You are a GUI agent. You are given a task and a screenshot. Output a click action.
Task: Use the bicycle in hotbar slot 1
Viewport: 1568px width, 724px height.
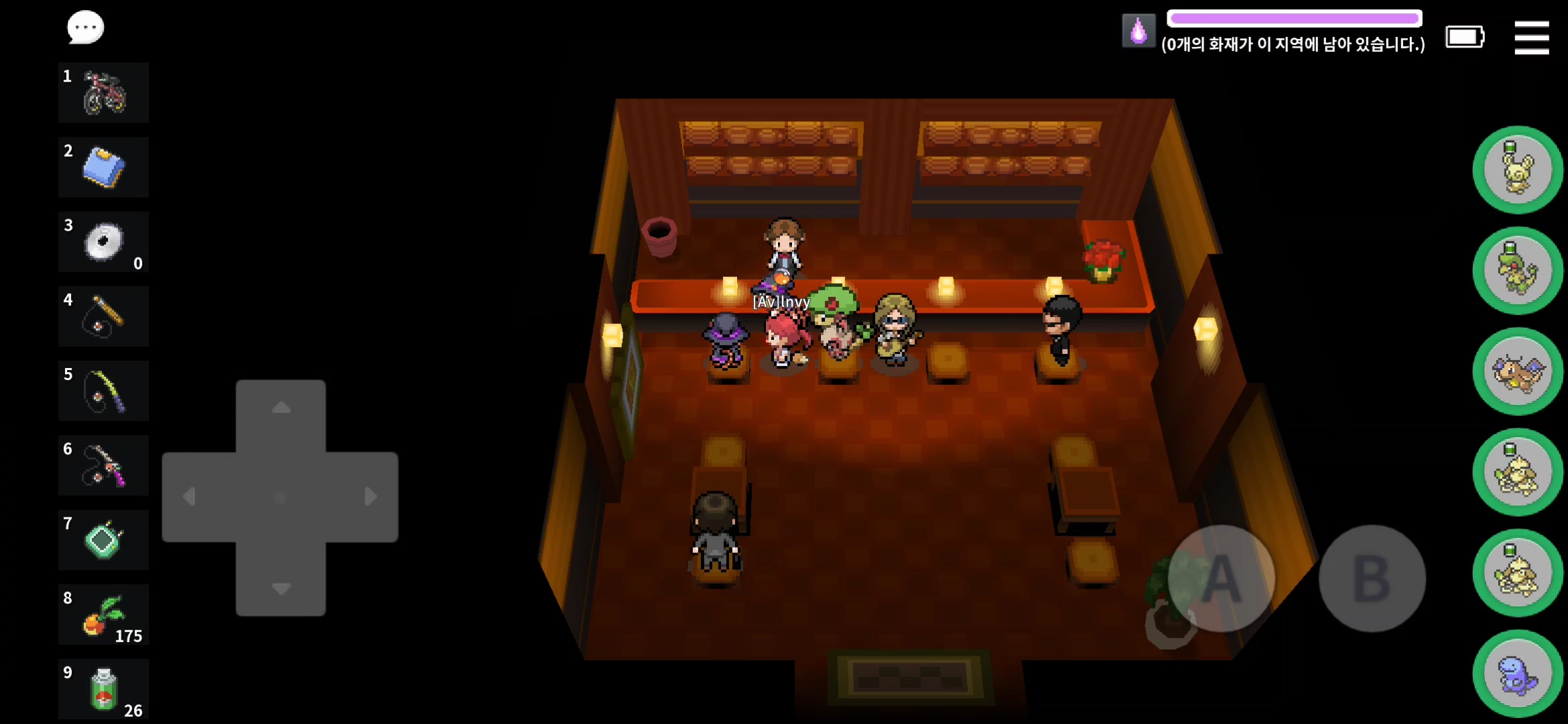pos(104,93)
